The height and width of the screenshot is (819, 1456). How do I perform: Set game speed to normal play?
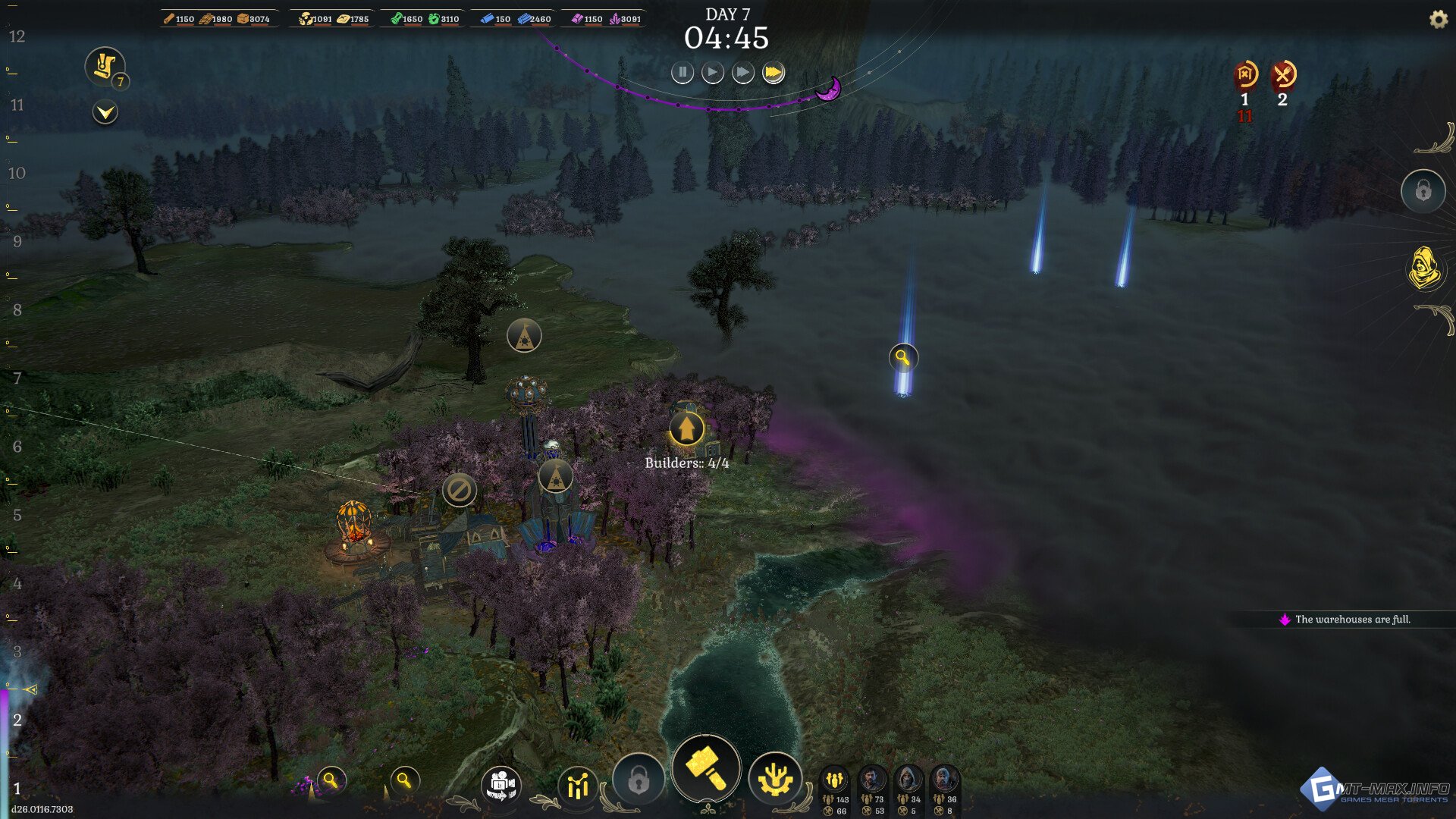(x=712, y=73)
